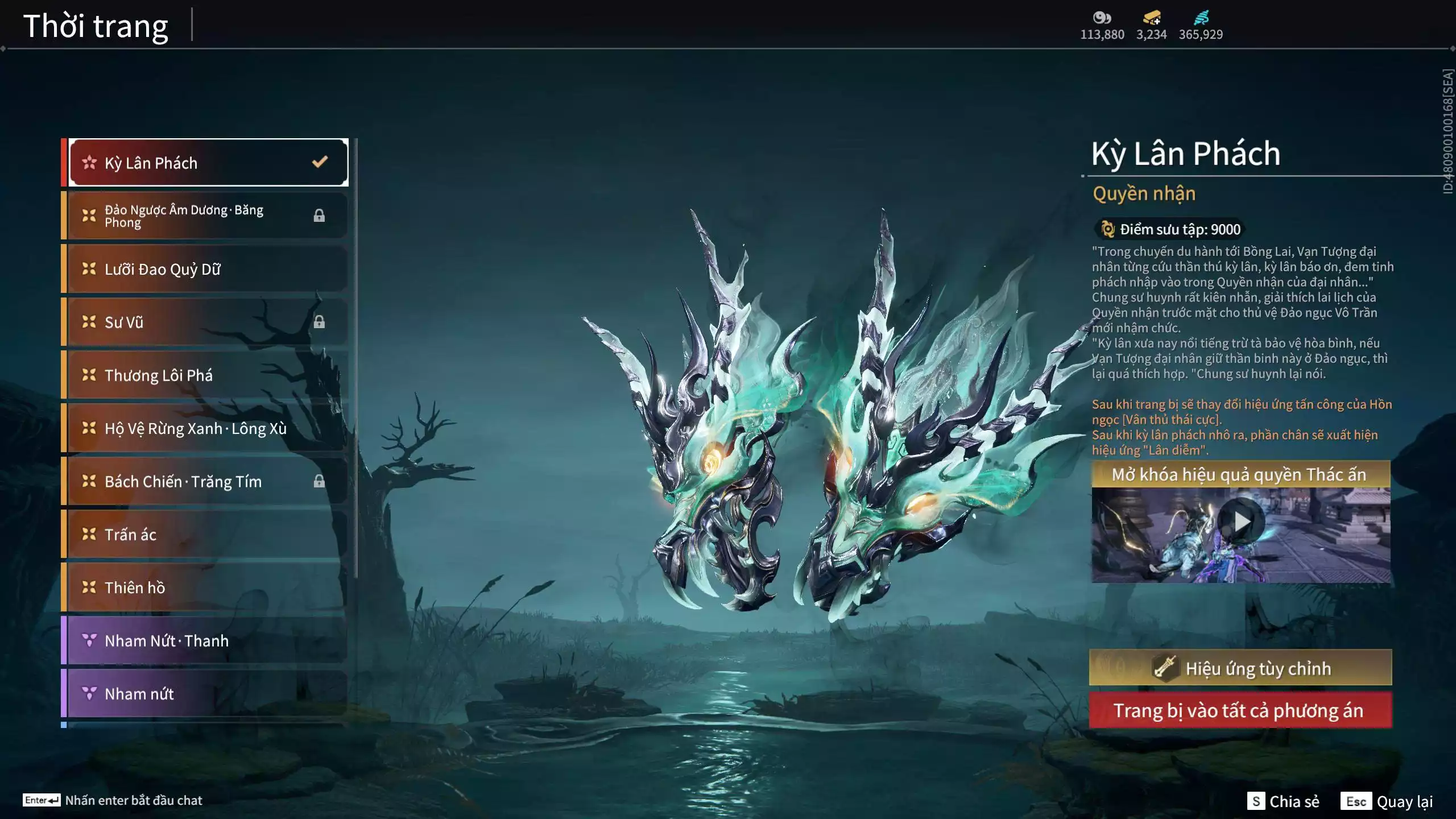Click Trang bị vào tất cả phương án
Screen dimensions: 1456x819
click(1240, 710)
